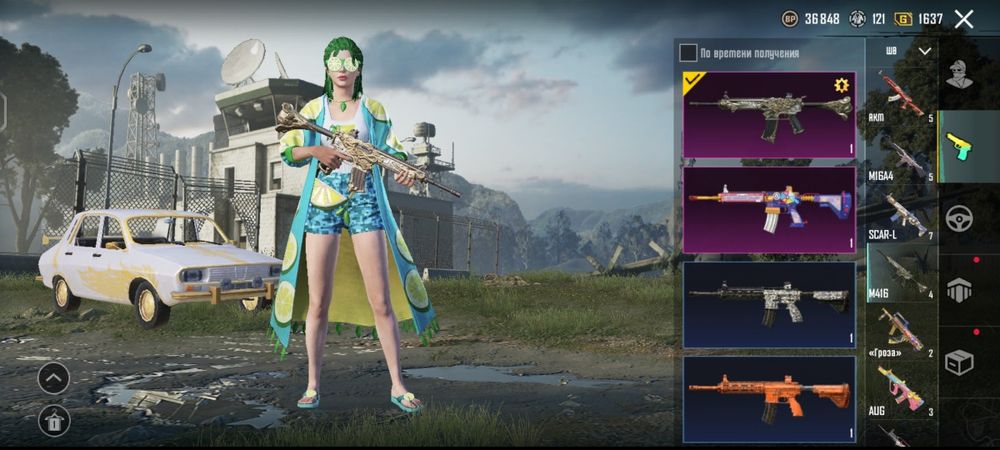The height and width of the screenshot is (450, 1000).
Task: Open the vehicle skins steering wheel tab
Action: (960, 218)
